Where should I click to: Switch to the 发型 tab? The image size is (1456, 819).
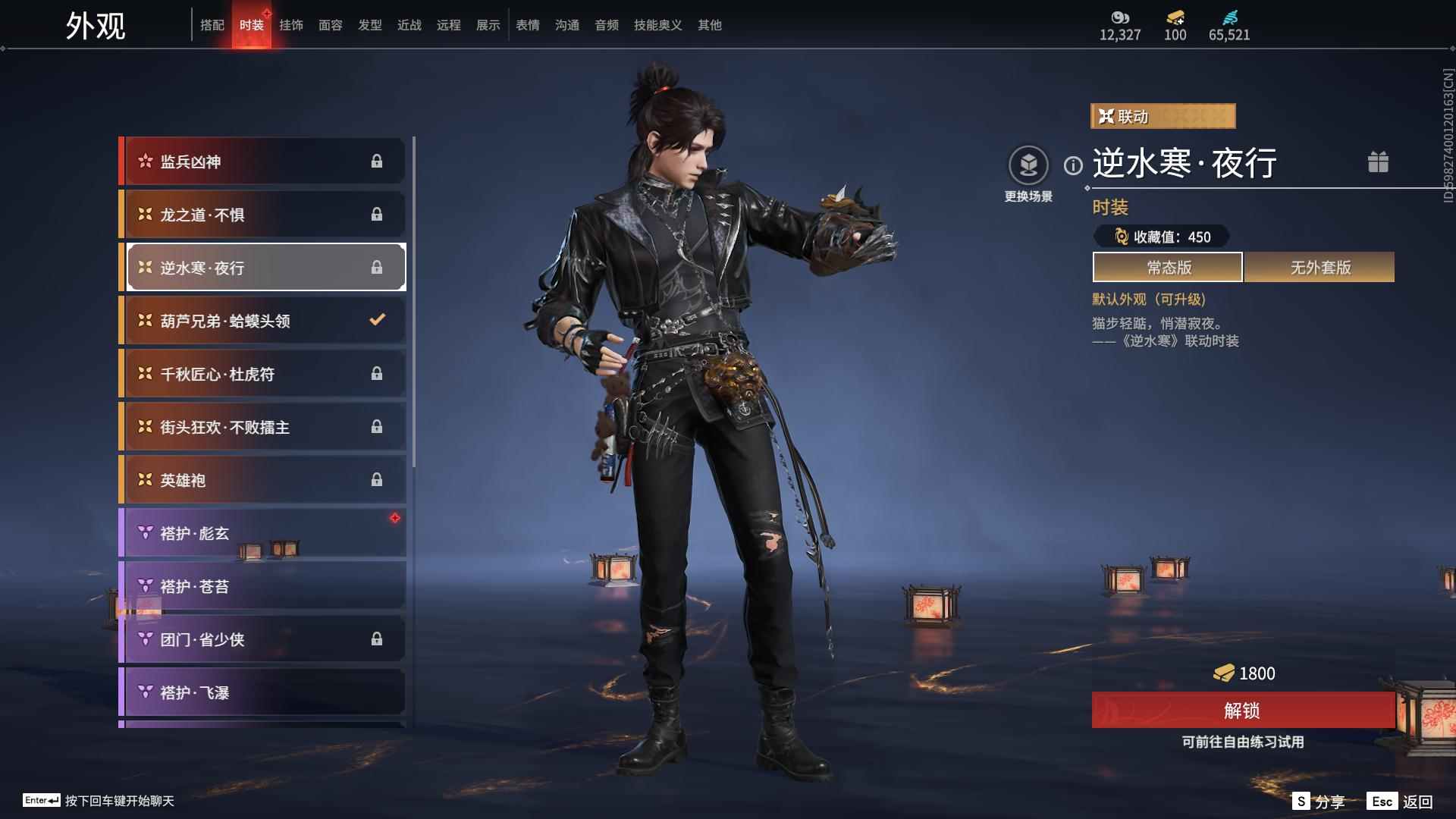click(369, 25)
